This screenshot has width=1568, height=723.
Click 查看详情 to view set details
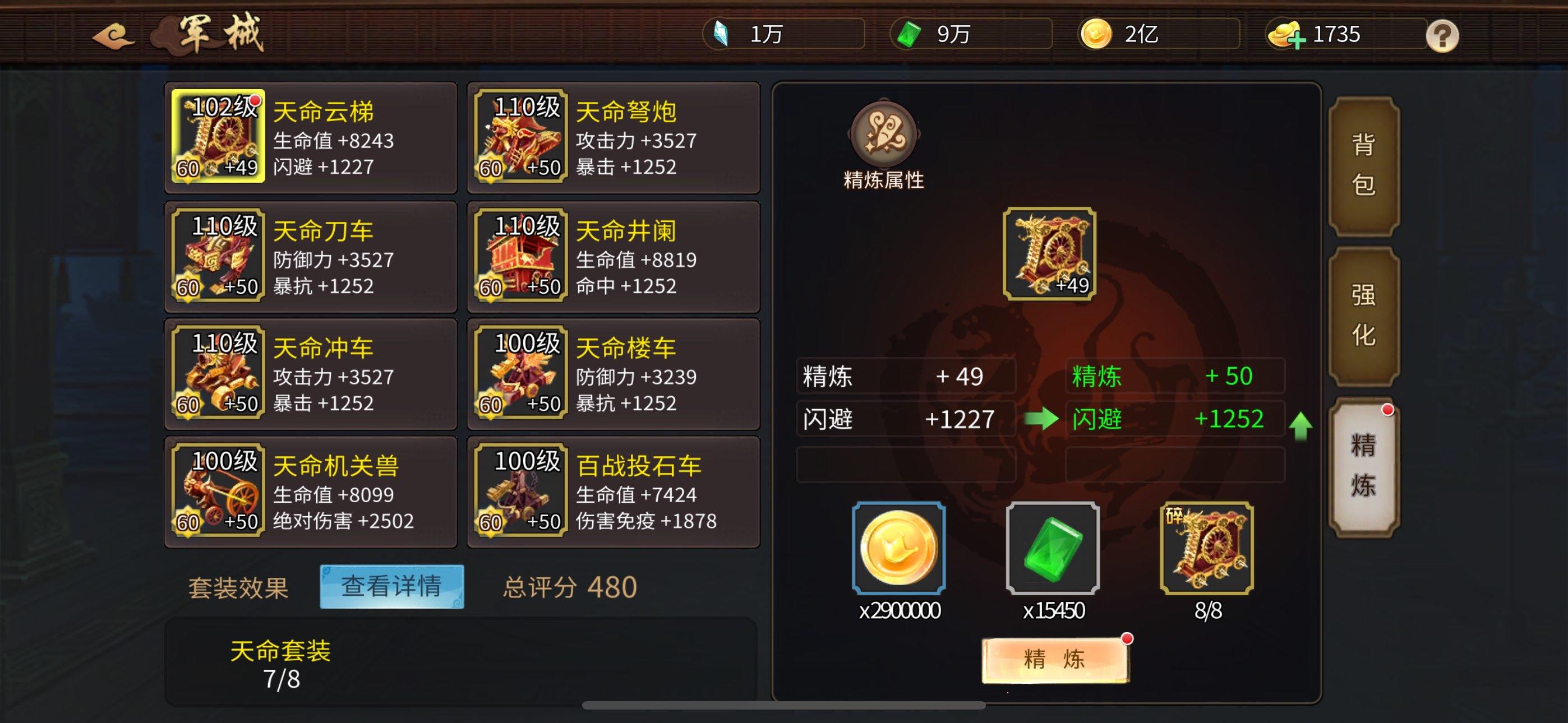(393, 587)
